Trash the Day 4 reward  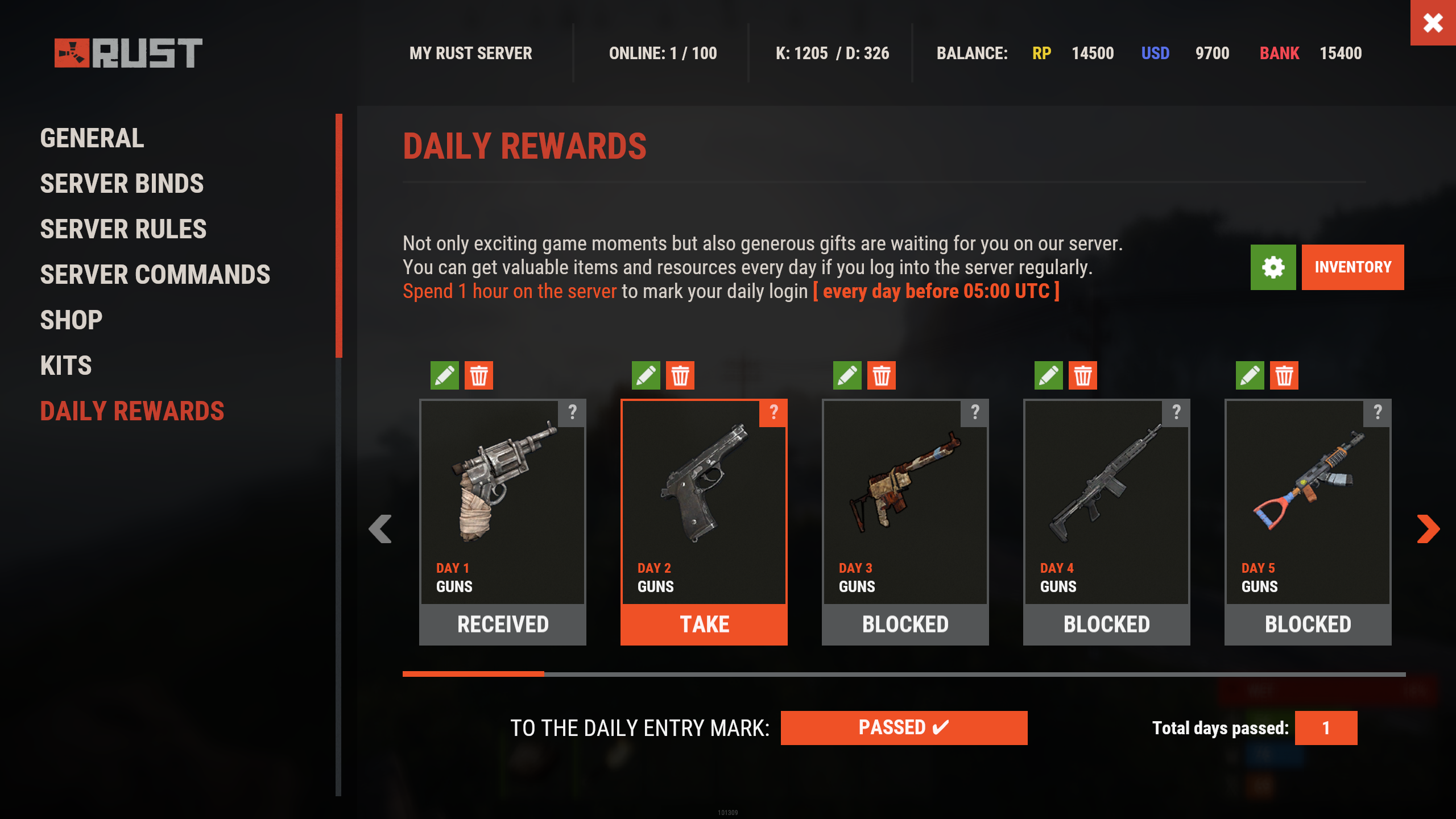tap(1083, 375)
